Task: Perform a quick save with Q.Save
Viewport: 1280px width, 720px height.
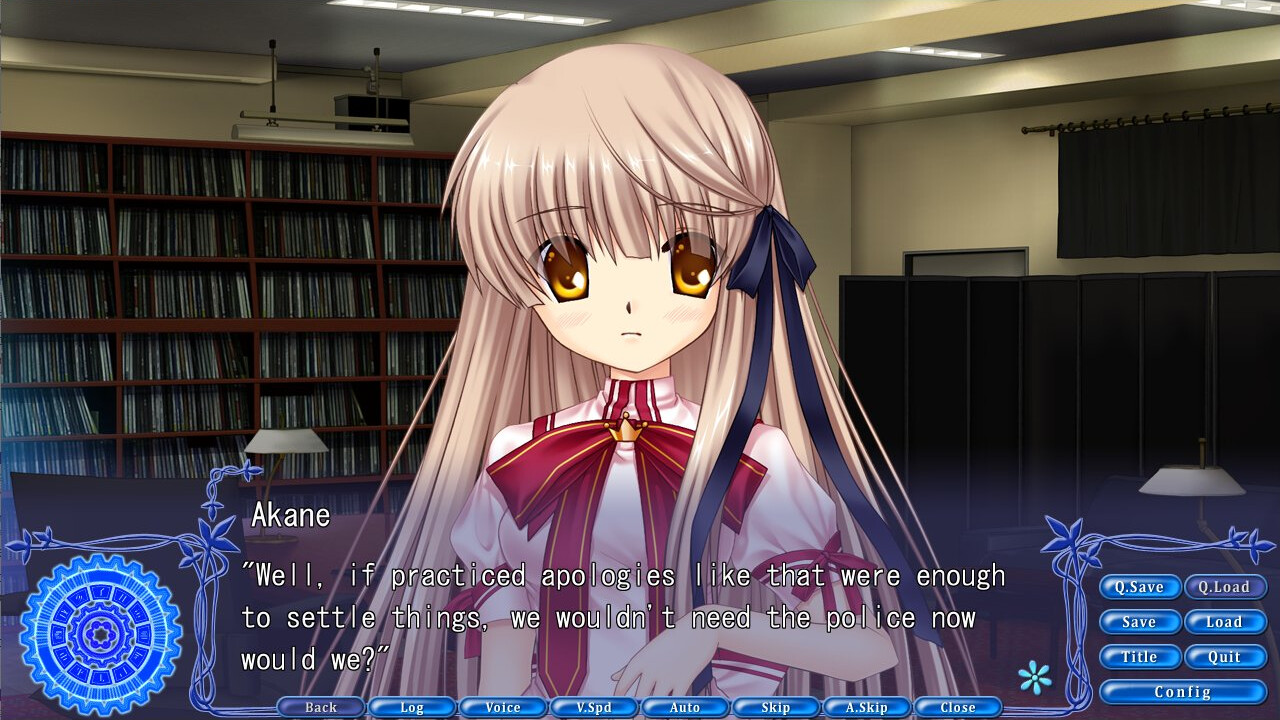Action: point(1140,587)
